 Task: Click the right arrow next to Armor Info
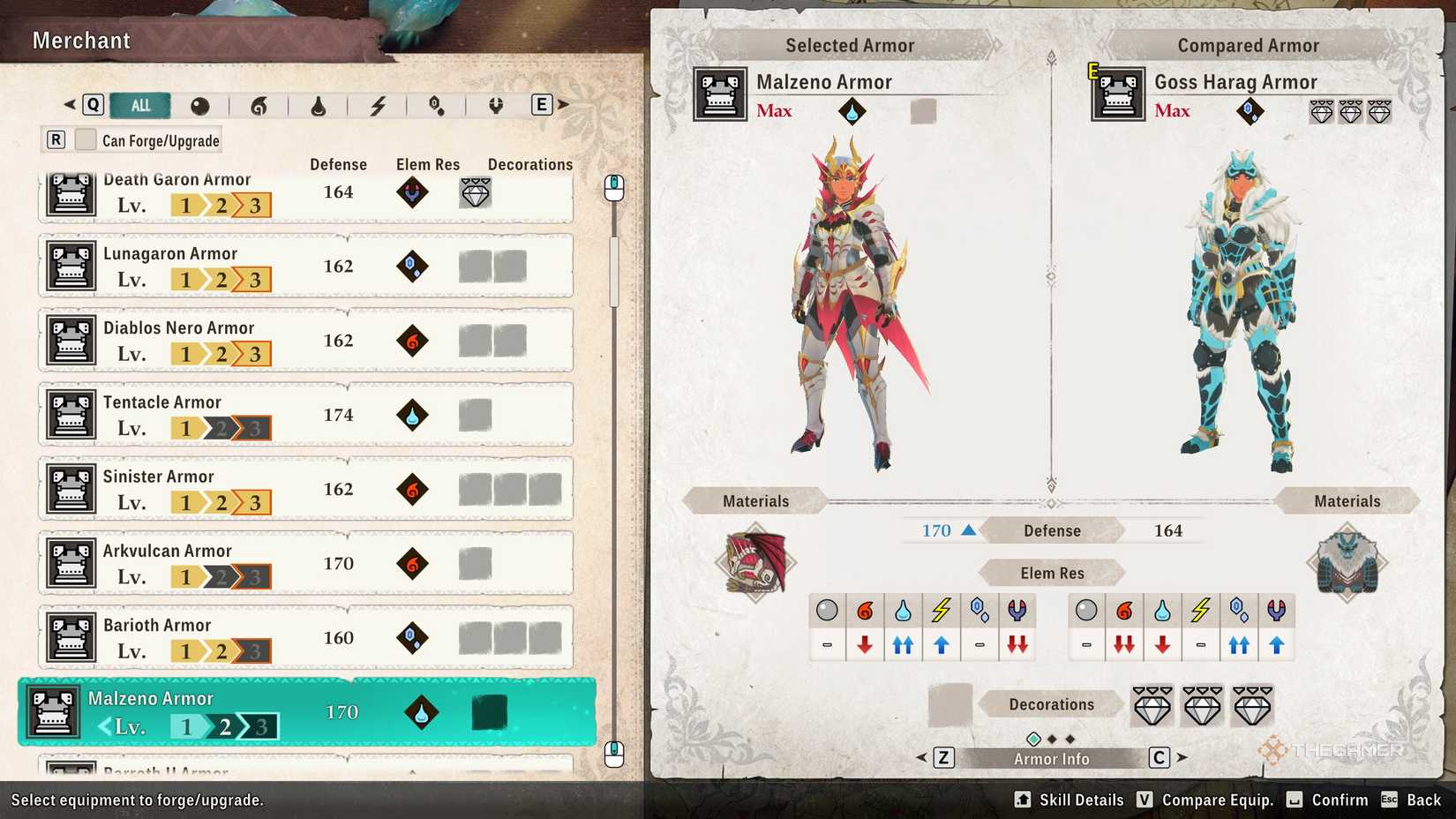[x=1181, y=757]
